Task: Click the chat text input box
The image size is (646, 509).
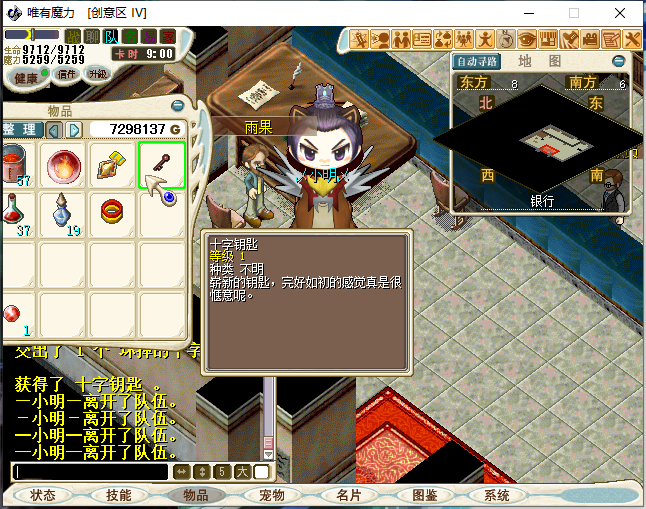Action: (x=92, y=472)
